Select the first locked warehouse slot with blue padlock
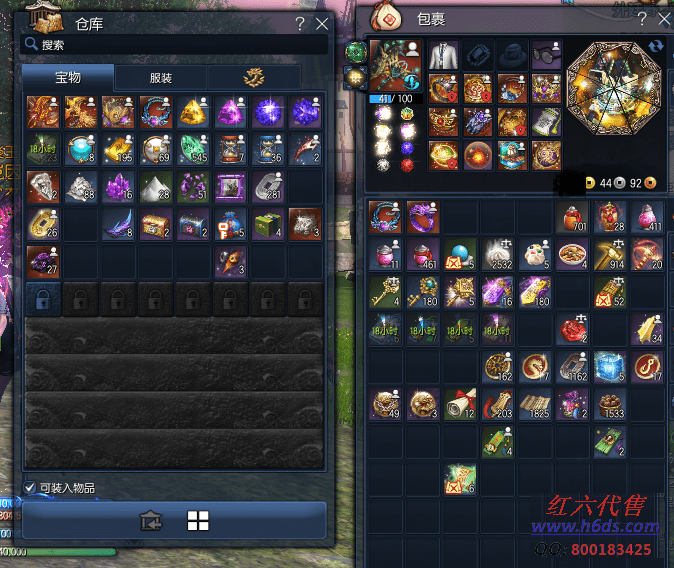 [x=43, y=296]
